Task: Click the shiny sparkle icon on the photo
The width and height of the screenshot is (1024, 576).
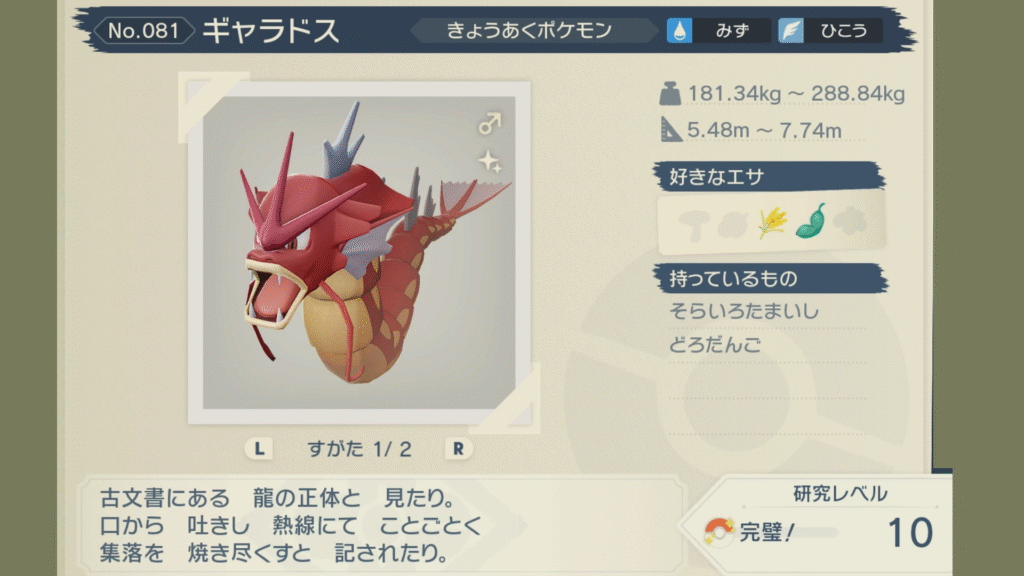Action: pyautogui.click(x=489, y=160)
